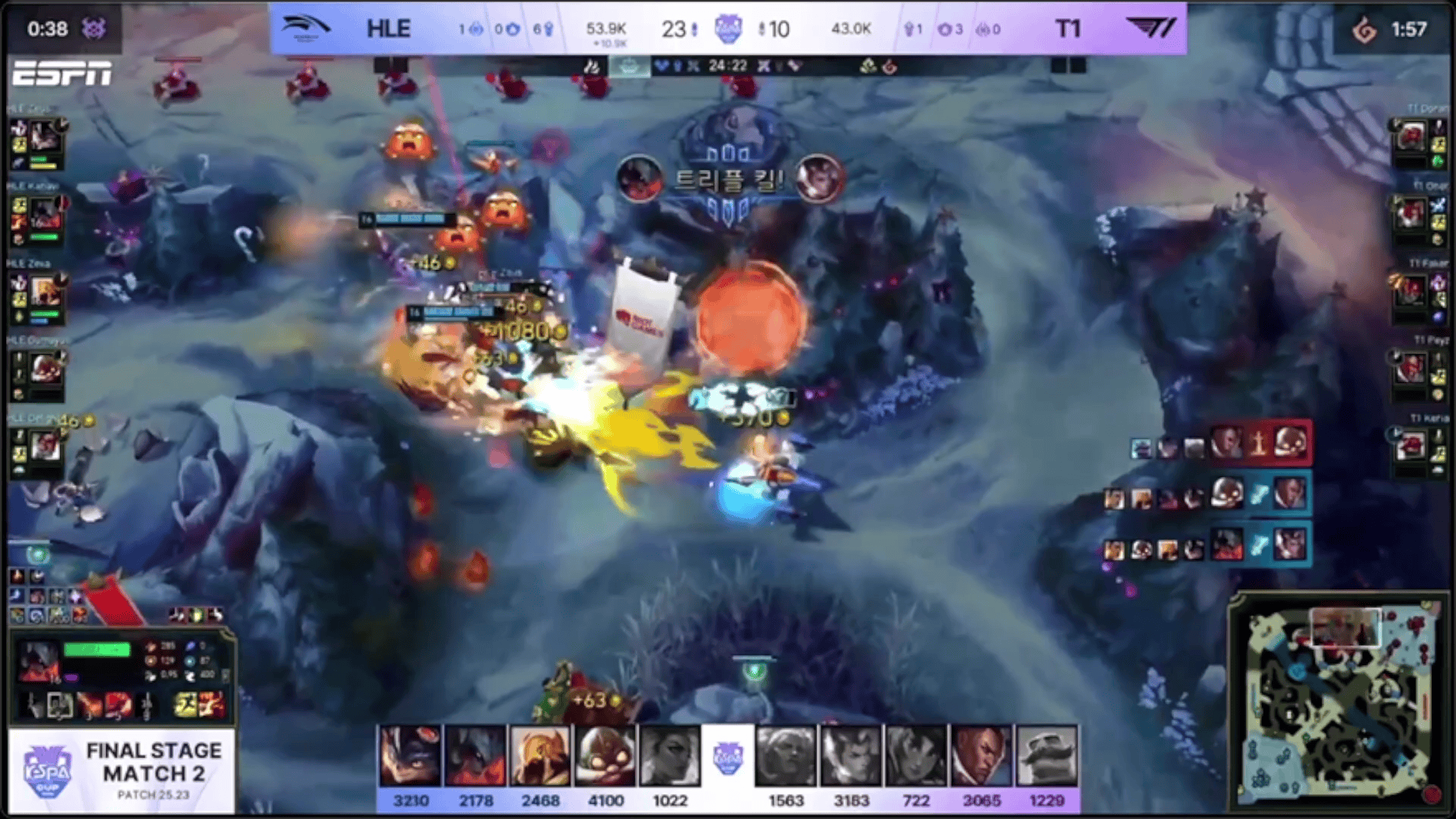Select T1 Keria's champion portrait

pyautogui.click(x=1410, y=446)
